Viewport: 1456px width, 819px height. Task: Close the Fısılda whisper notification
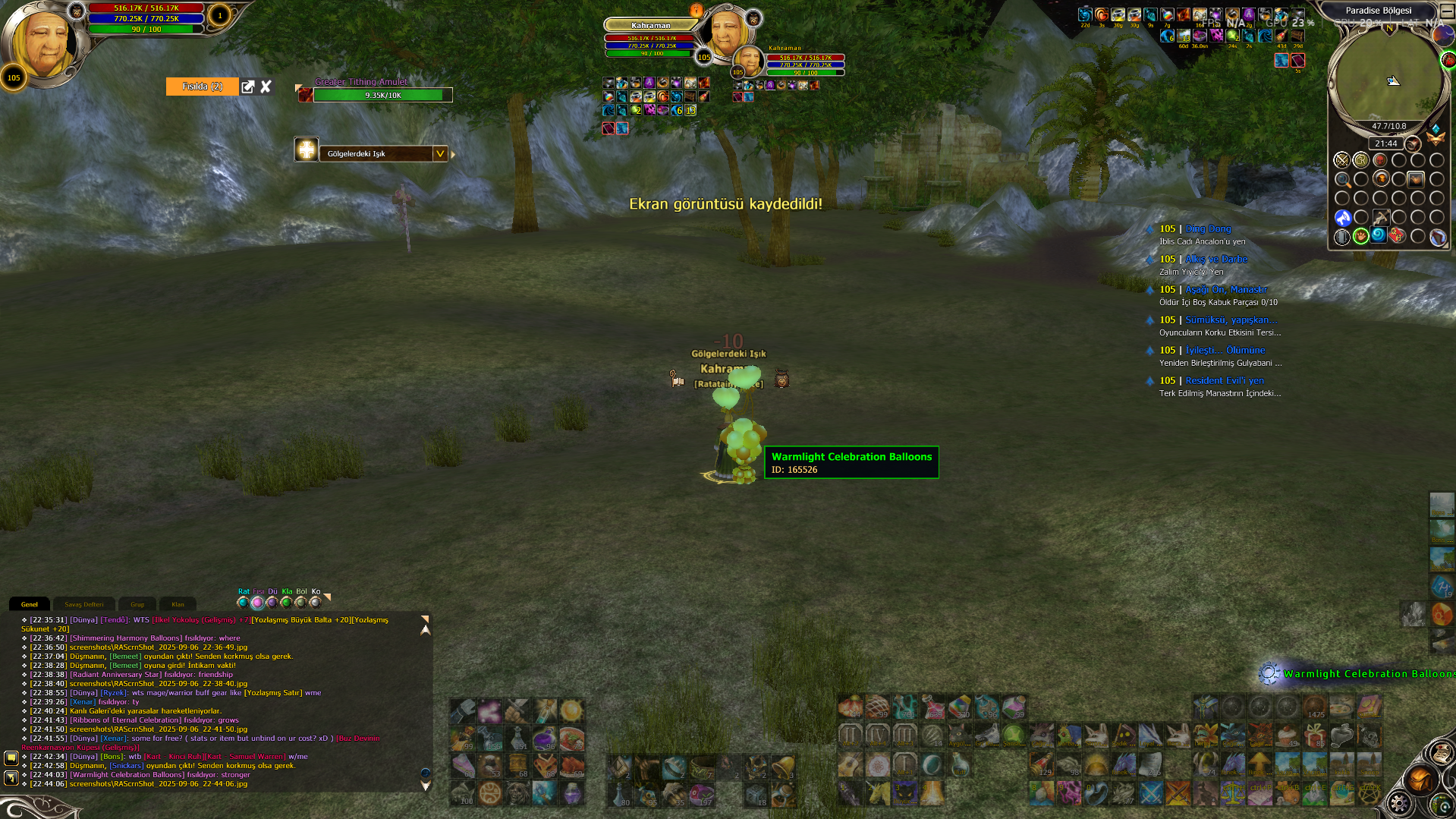coord(266,87)
